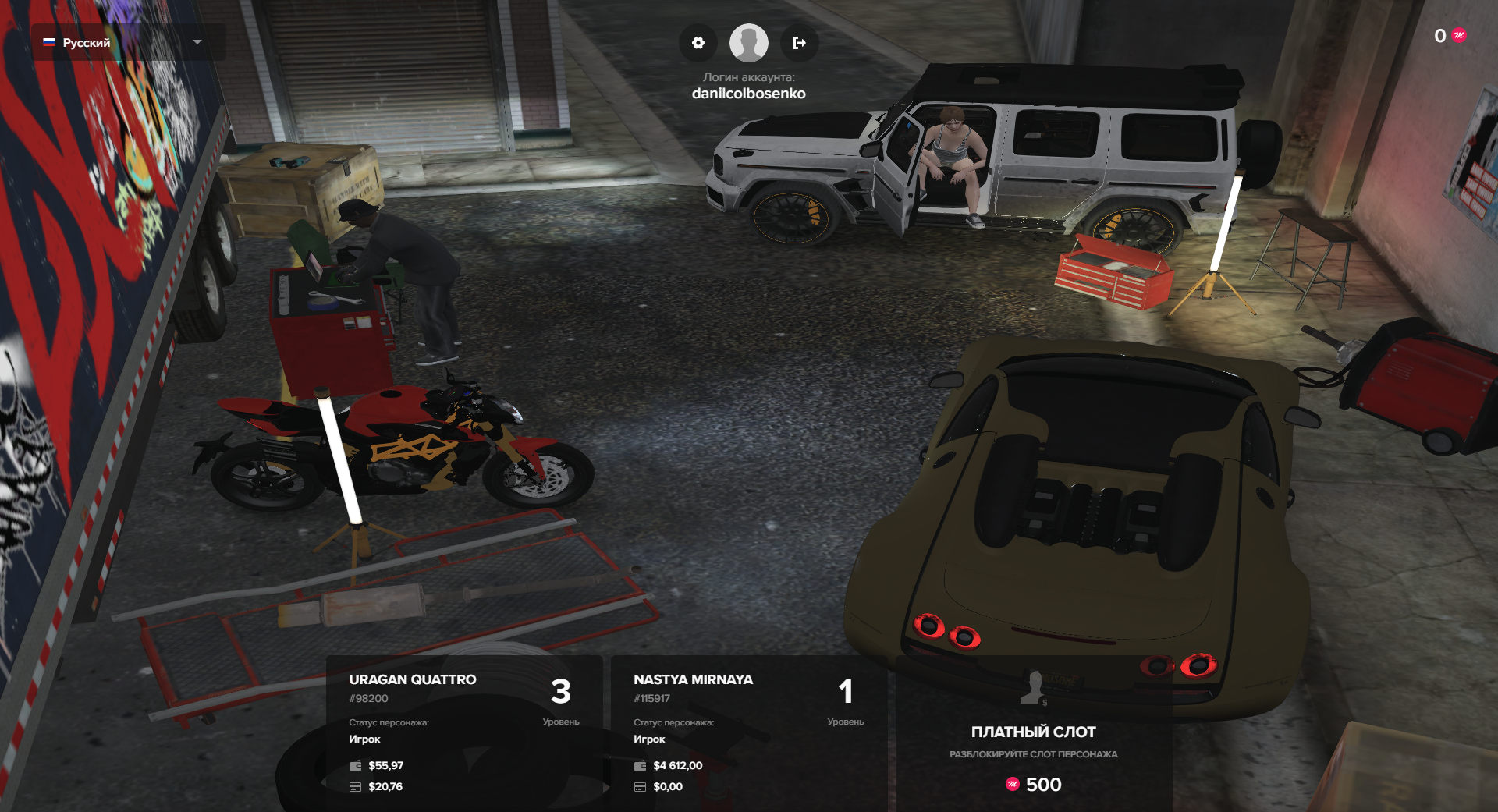The height and width of the screenshot is (812, 1498).
Task: Choose the Nastya Mirnaya character
Action: [749, 732]
